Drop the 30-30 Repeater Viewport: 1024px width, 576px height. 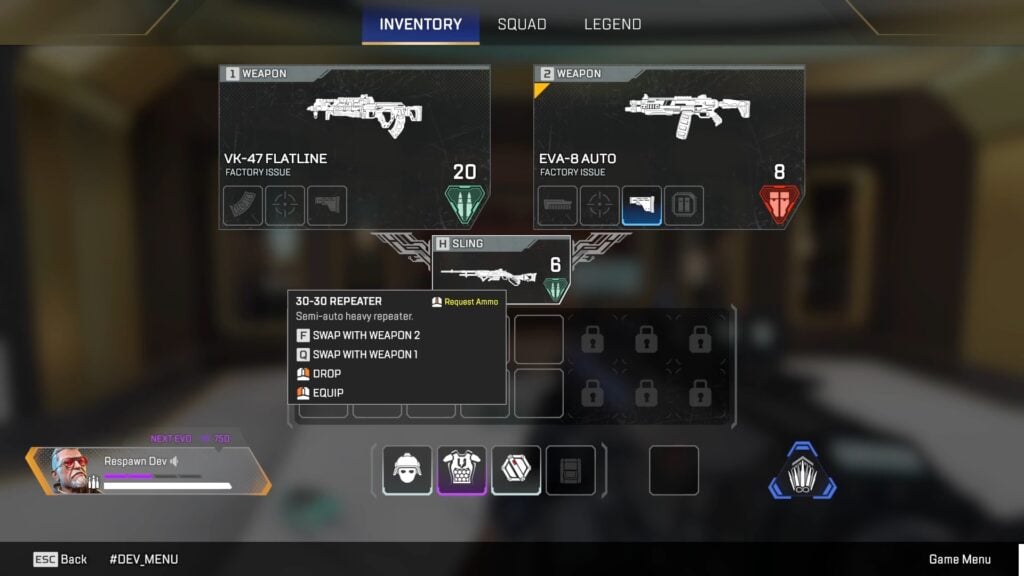coord(326,373)
